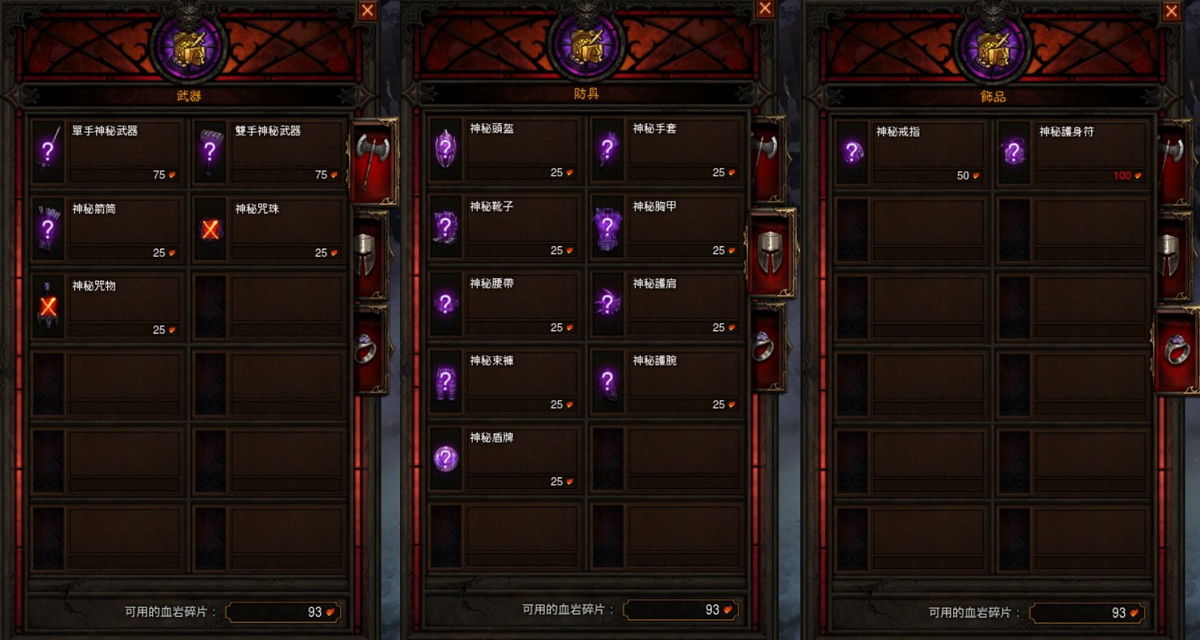Screen dimensions: 1200x640
Task: Purchase the 神秘盾牌 mystery shield
Action: click(x=505, y=459)
